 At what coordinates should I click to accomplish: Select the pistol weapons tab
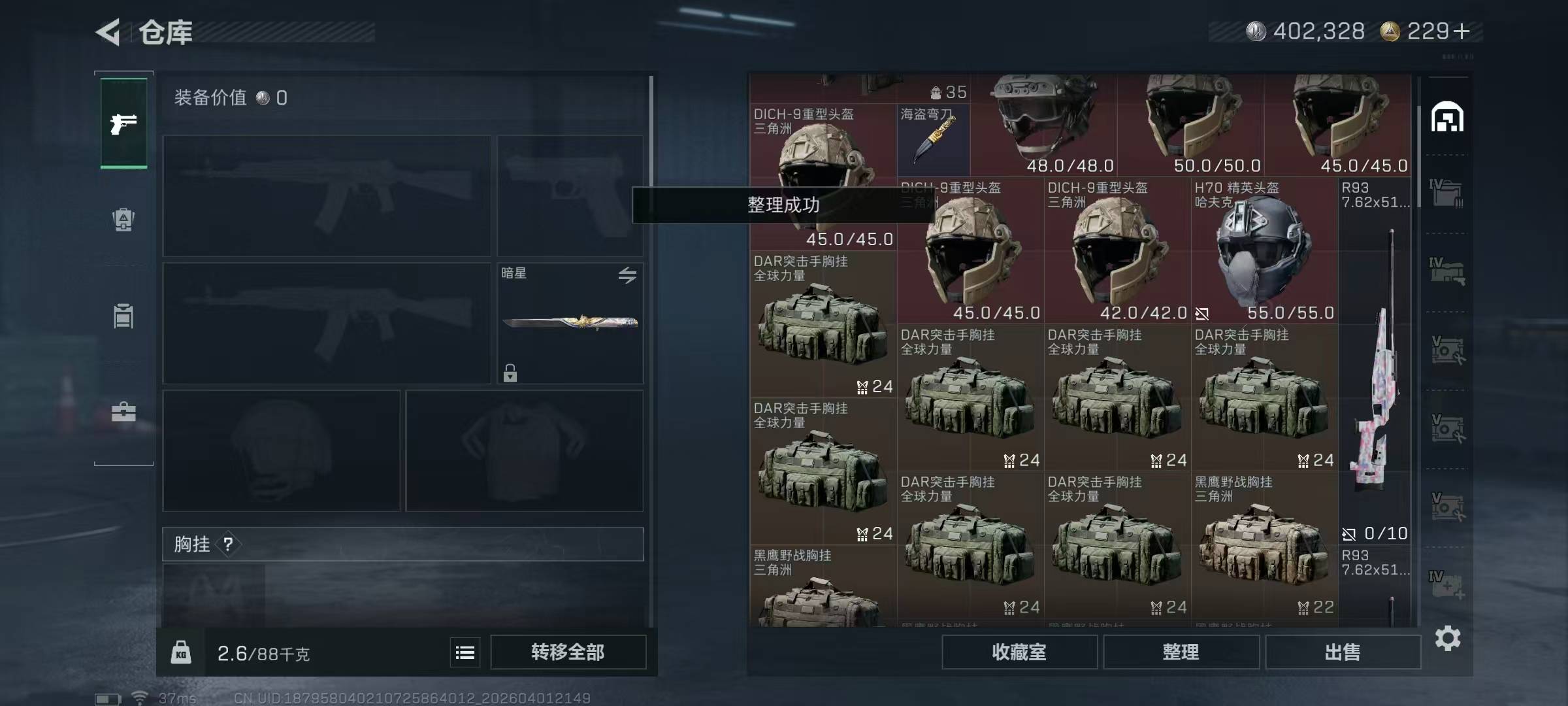(123, 124)
